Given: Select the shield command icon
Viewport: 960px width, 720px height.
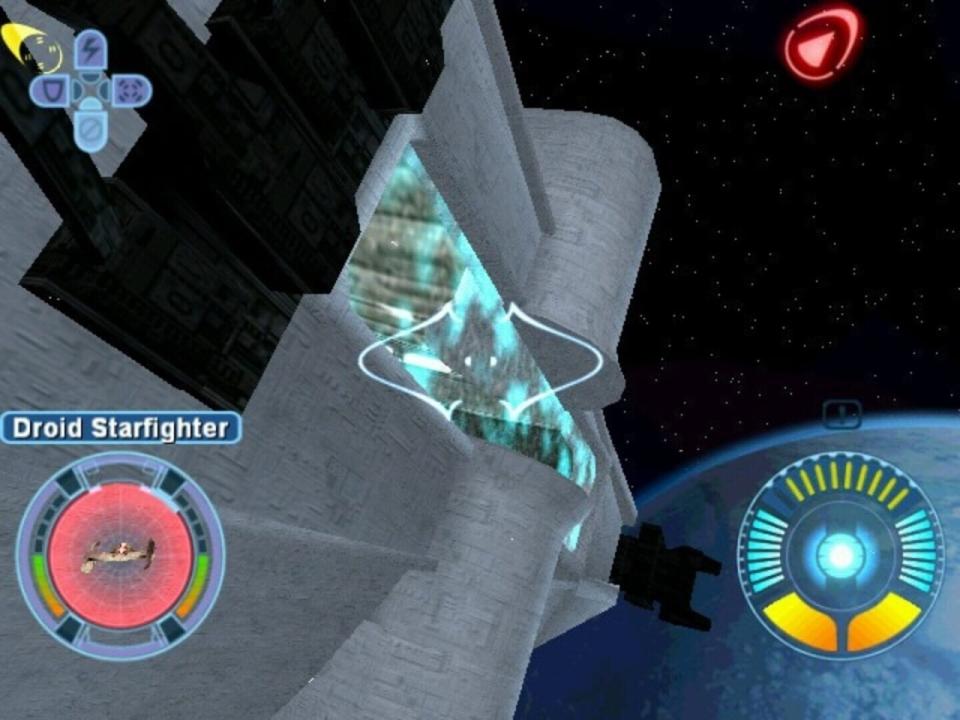Looking at the screenshot, I should pos(50,92).
